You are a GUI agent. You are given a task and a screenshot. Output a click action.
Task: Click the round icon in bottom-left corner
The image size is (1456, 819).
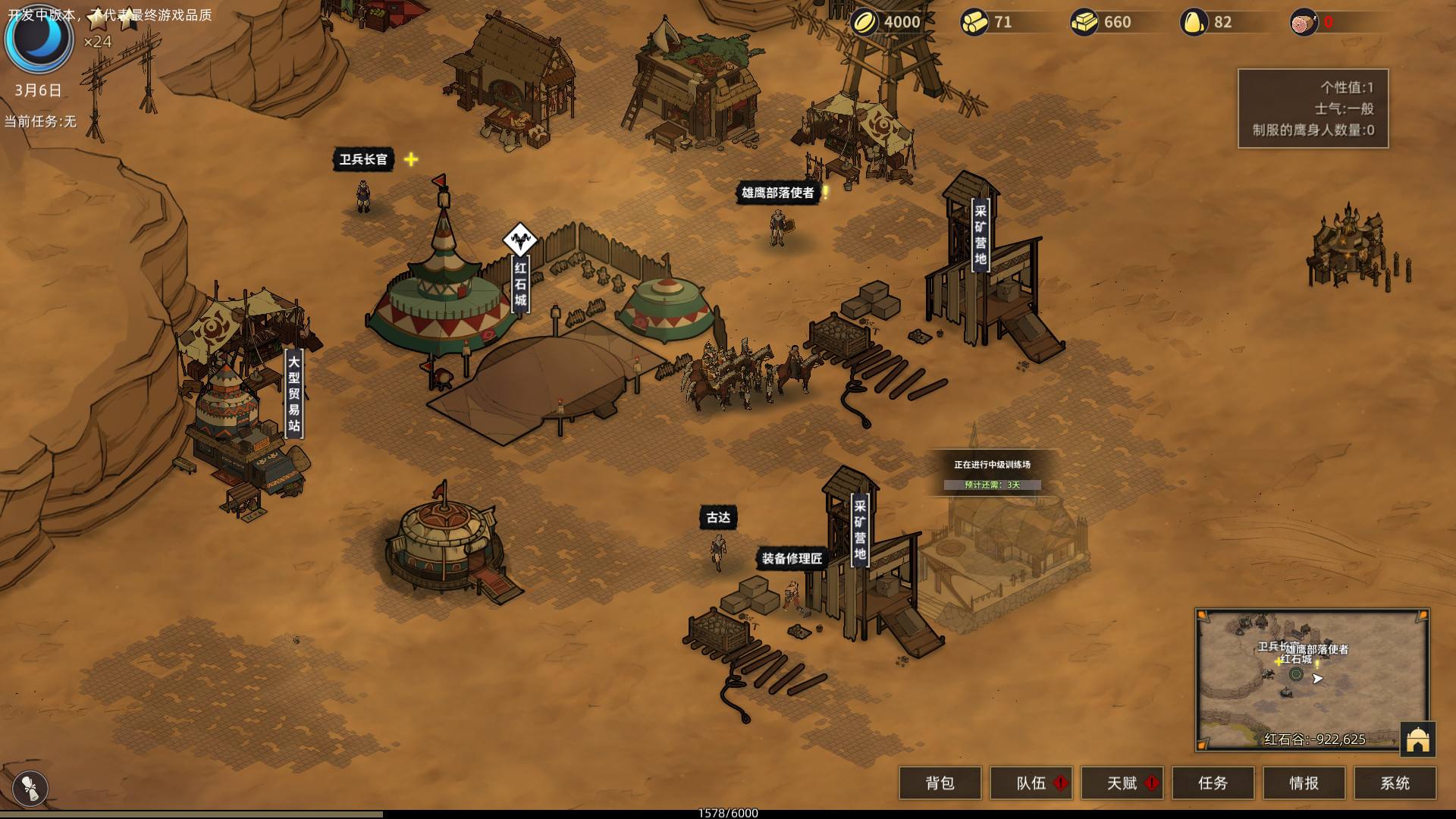point(30,787)
